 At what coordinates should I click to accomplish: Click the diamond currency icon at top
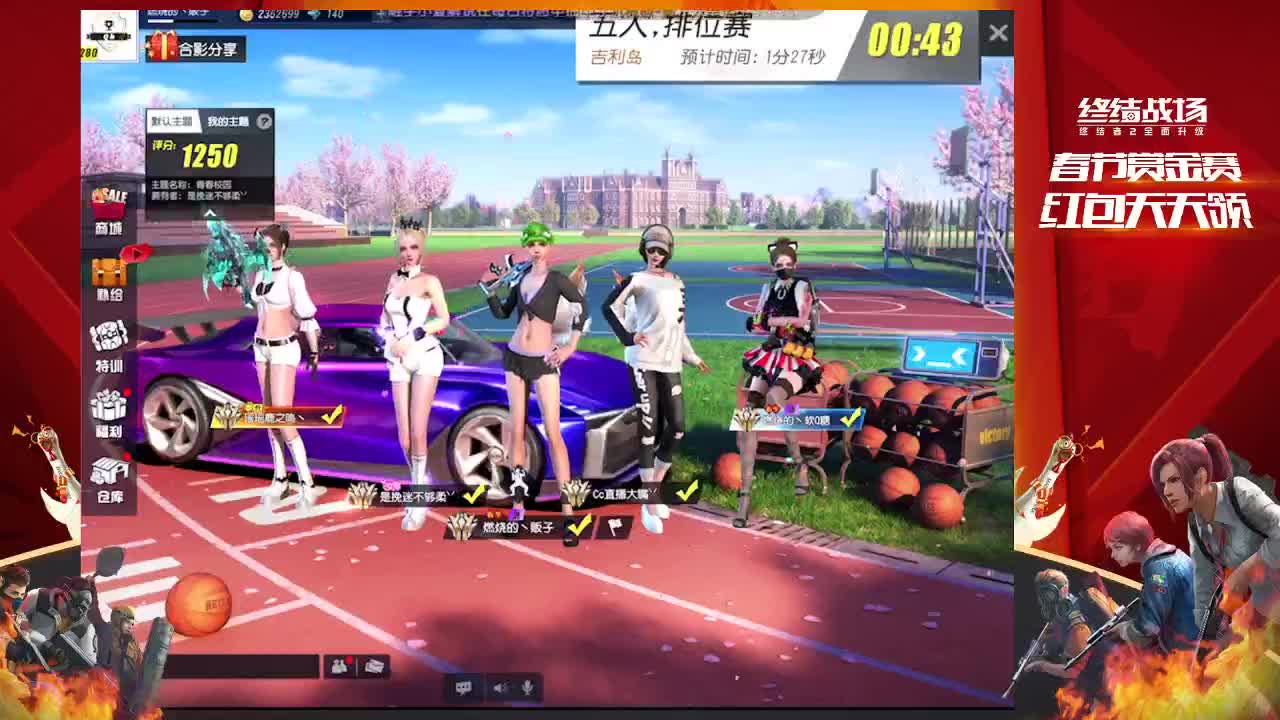[316, 15]
